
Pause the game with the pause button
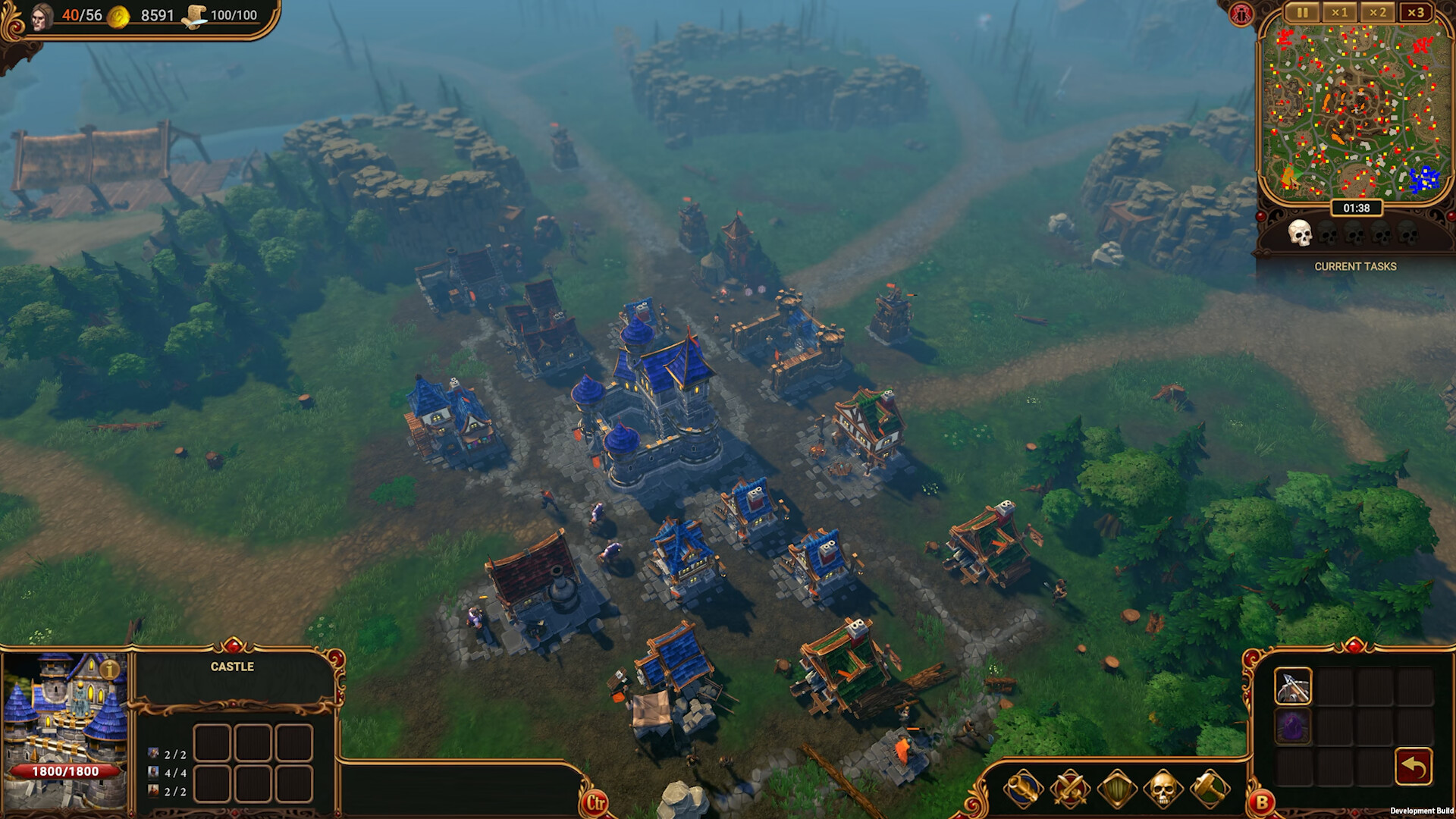(1304, 12)
